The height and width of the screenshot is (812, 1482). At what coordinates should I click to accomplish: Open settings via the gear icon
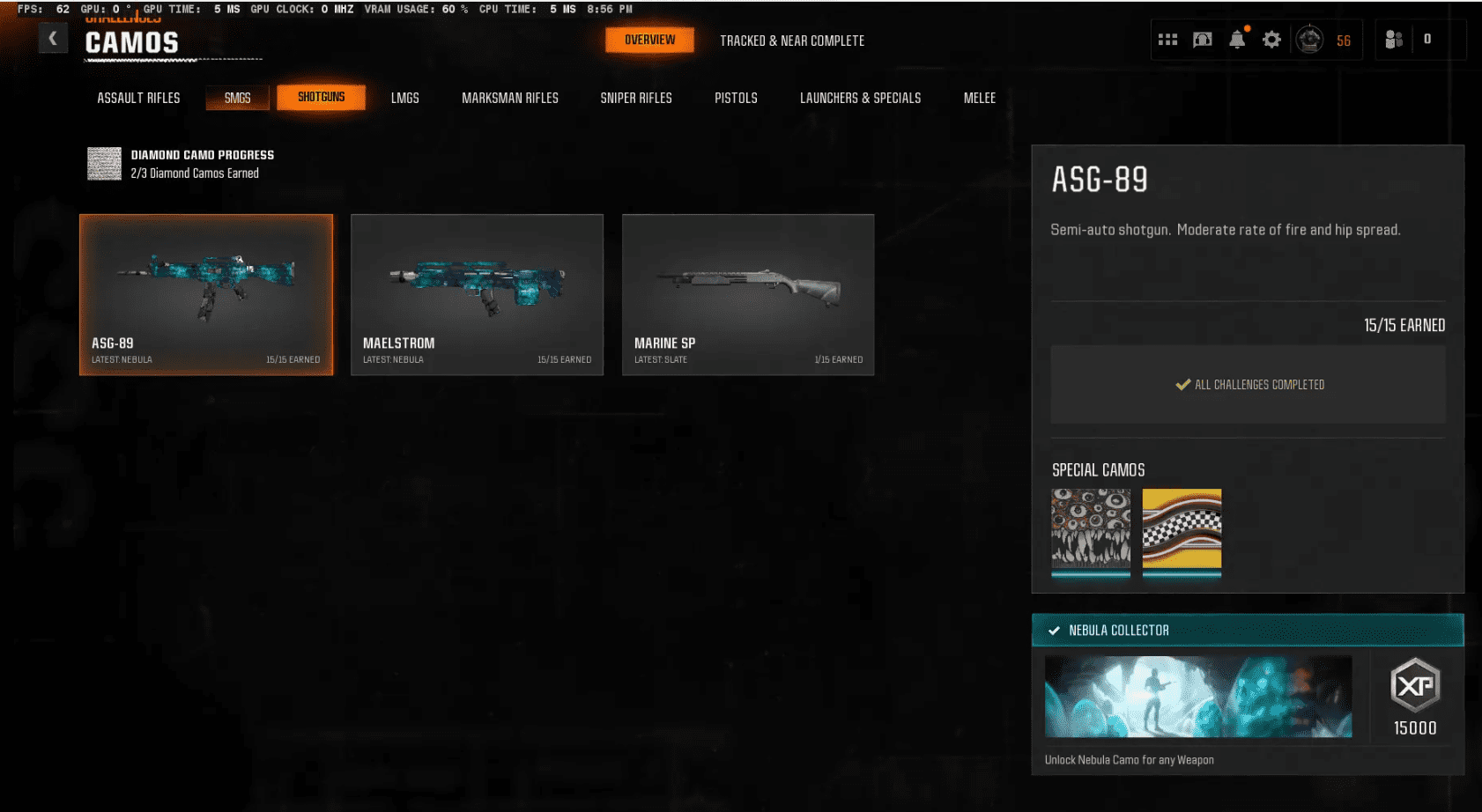coord(1271,39)
